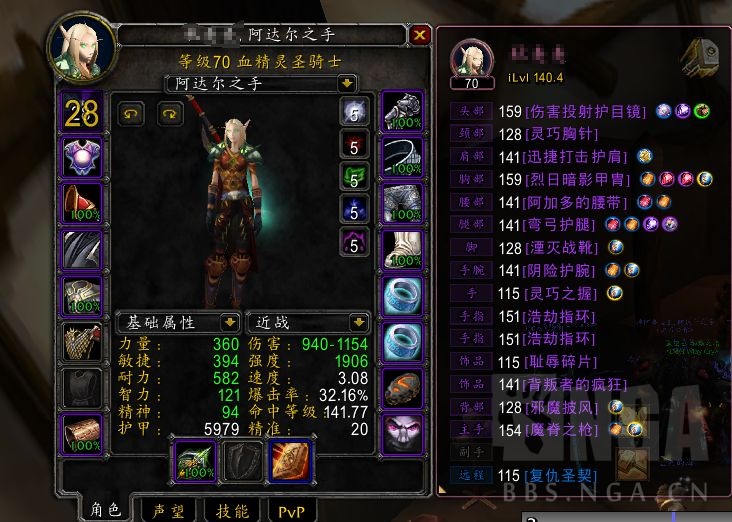Open the 阿达尔之手 title dropdown
This screenshot has width=732, height=522.
click(x=346, y=84)
